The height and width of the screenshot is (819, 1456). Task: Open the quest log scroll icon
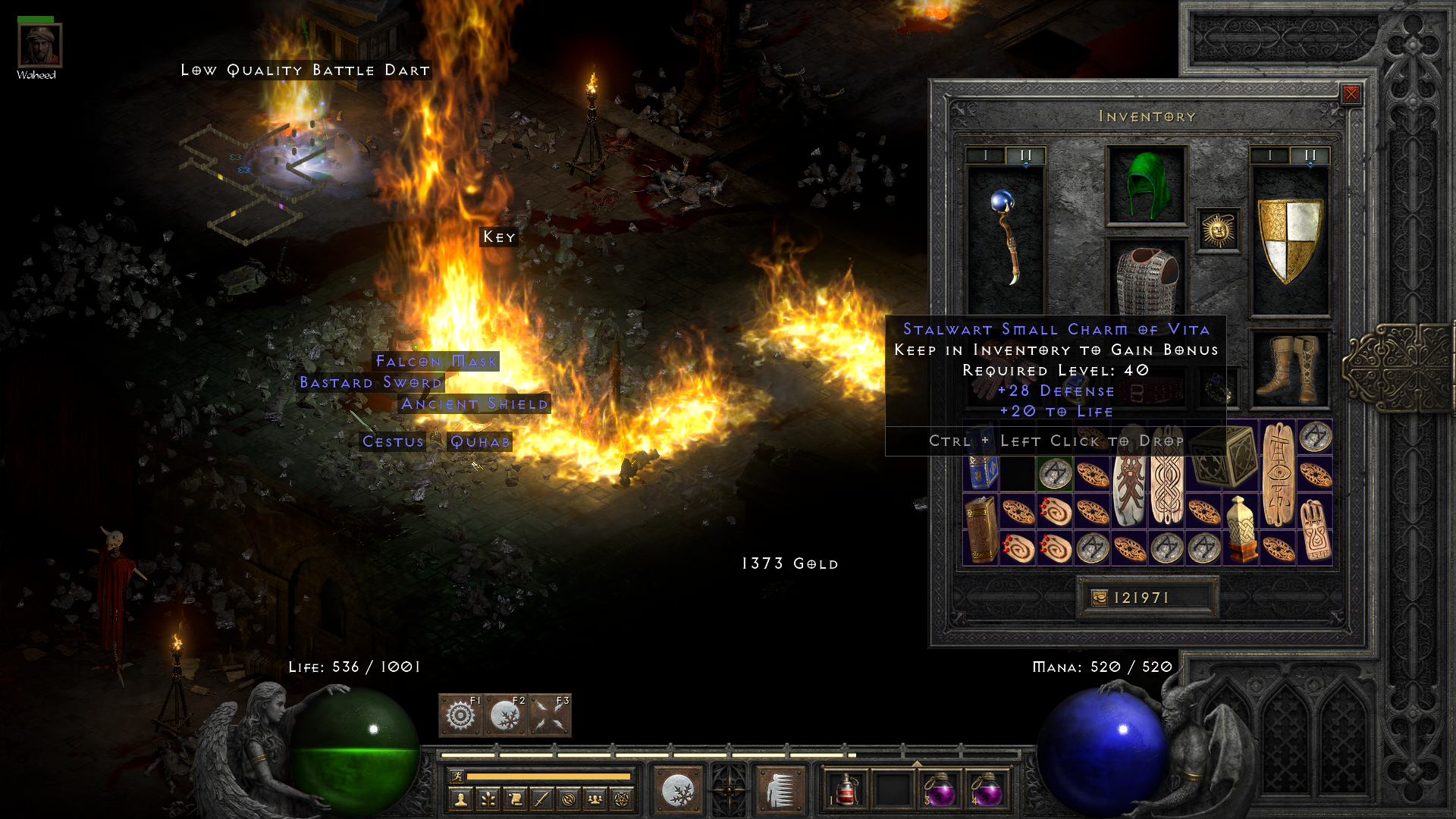(516, 799)
